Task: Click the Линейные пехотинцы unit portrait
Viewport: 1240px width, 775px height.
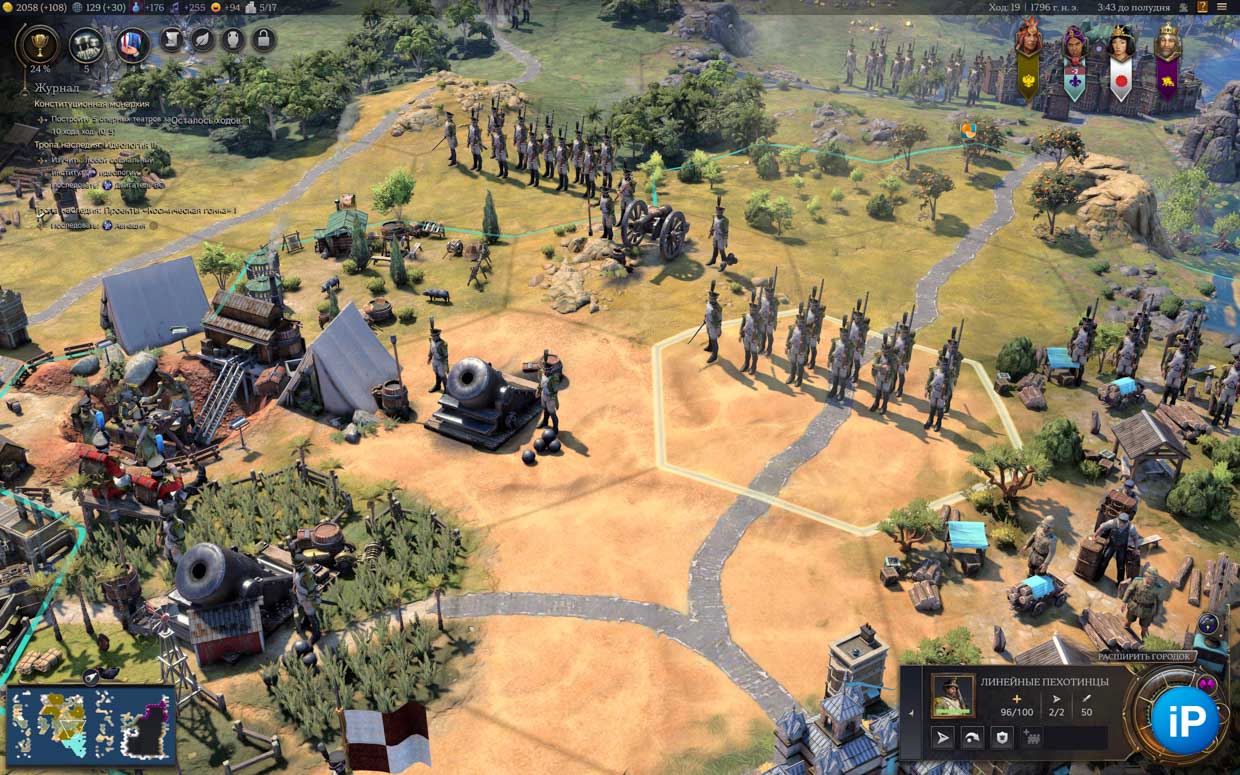Action: [952, 696]
